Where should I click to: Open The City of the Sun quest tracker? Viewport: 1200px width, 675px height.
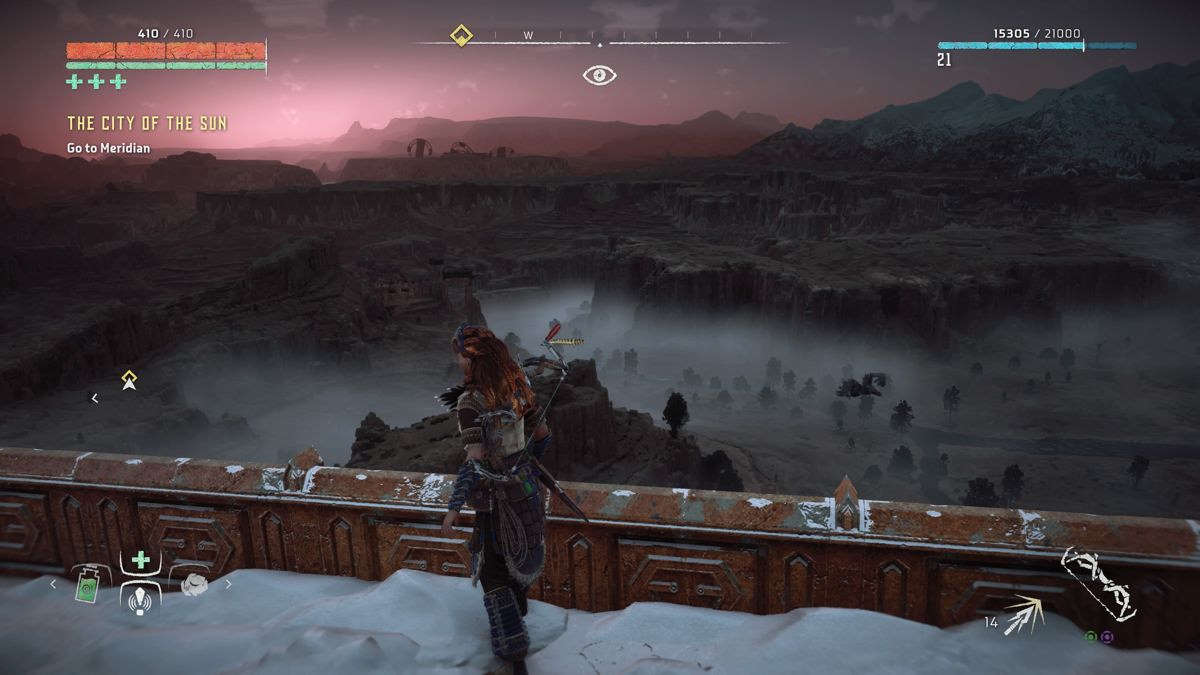[x=147, y=123]
